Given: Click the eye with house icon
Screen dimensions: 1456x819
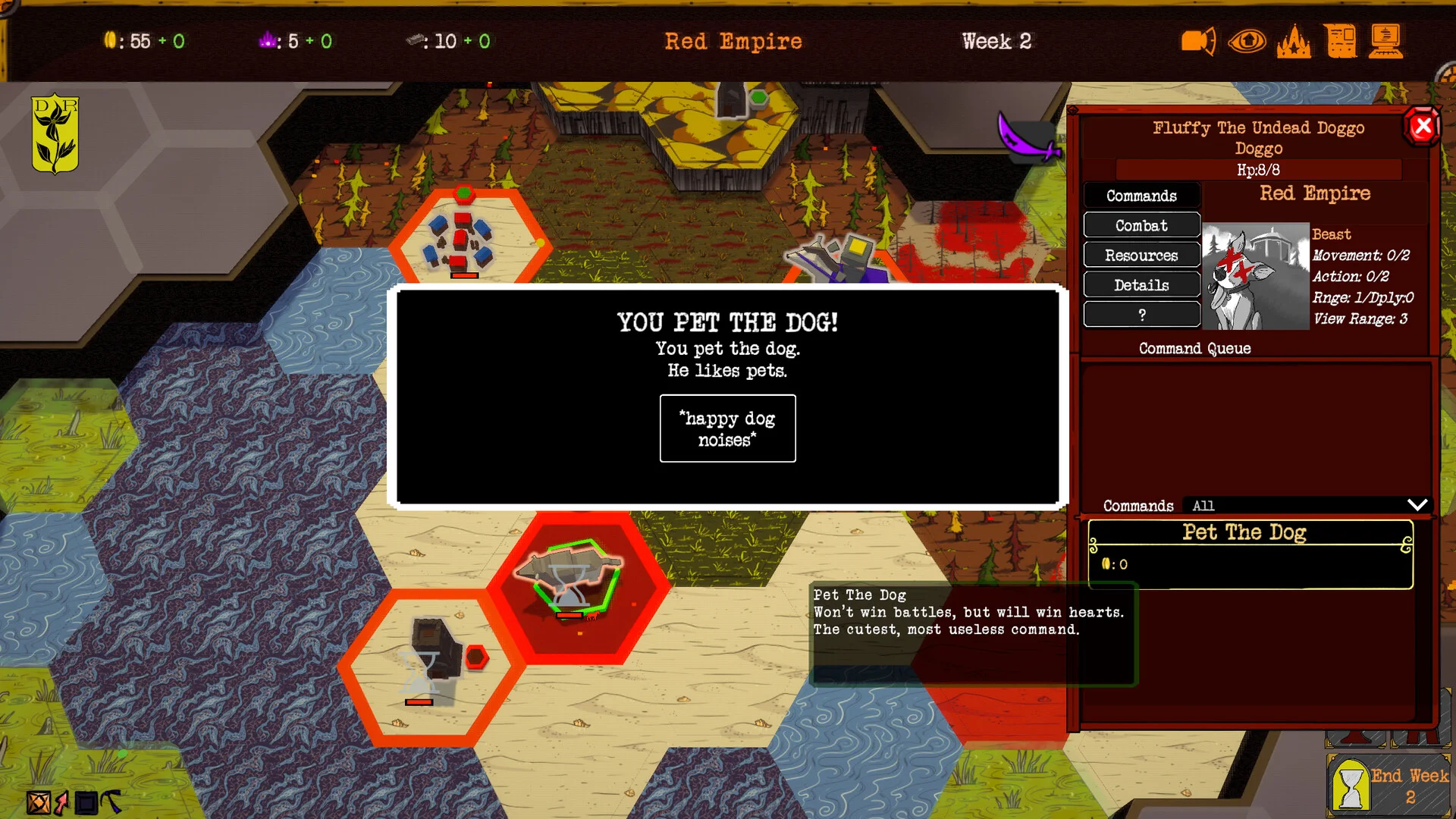Looking at the screenshot, I should click(1247, 41).
